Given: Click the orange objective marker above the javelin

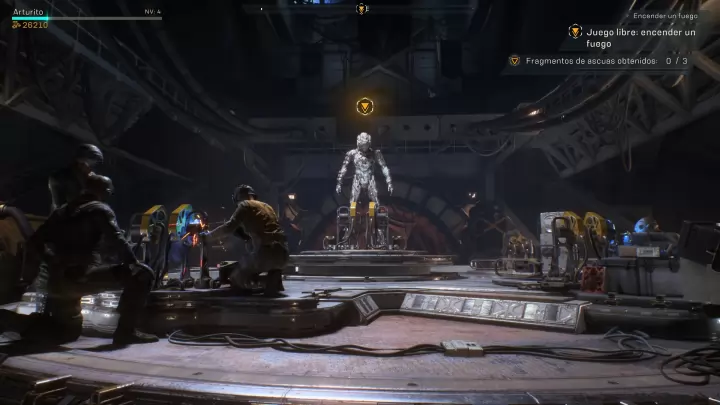Looking at the screenshot, I should pos(366,105).
